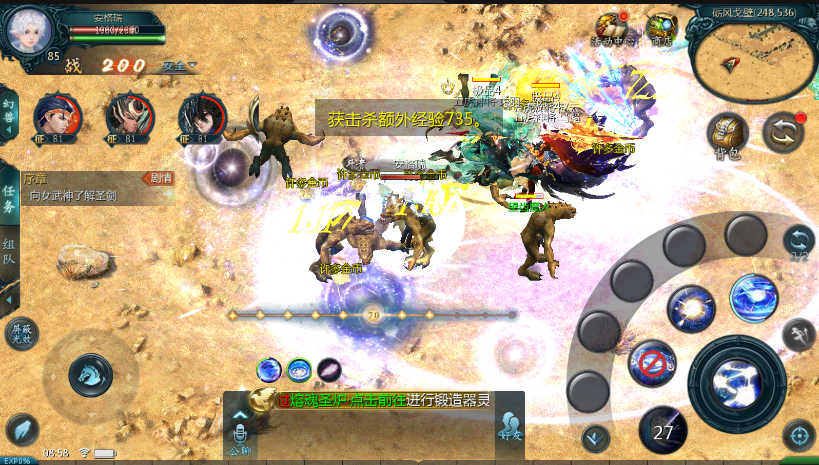
Task: Select the 幻兽 pet tab
Action: point(9,110)
